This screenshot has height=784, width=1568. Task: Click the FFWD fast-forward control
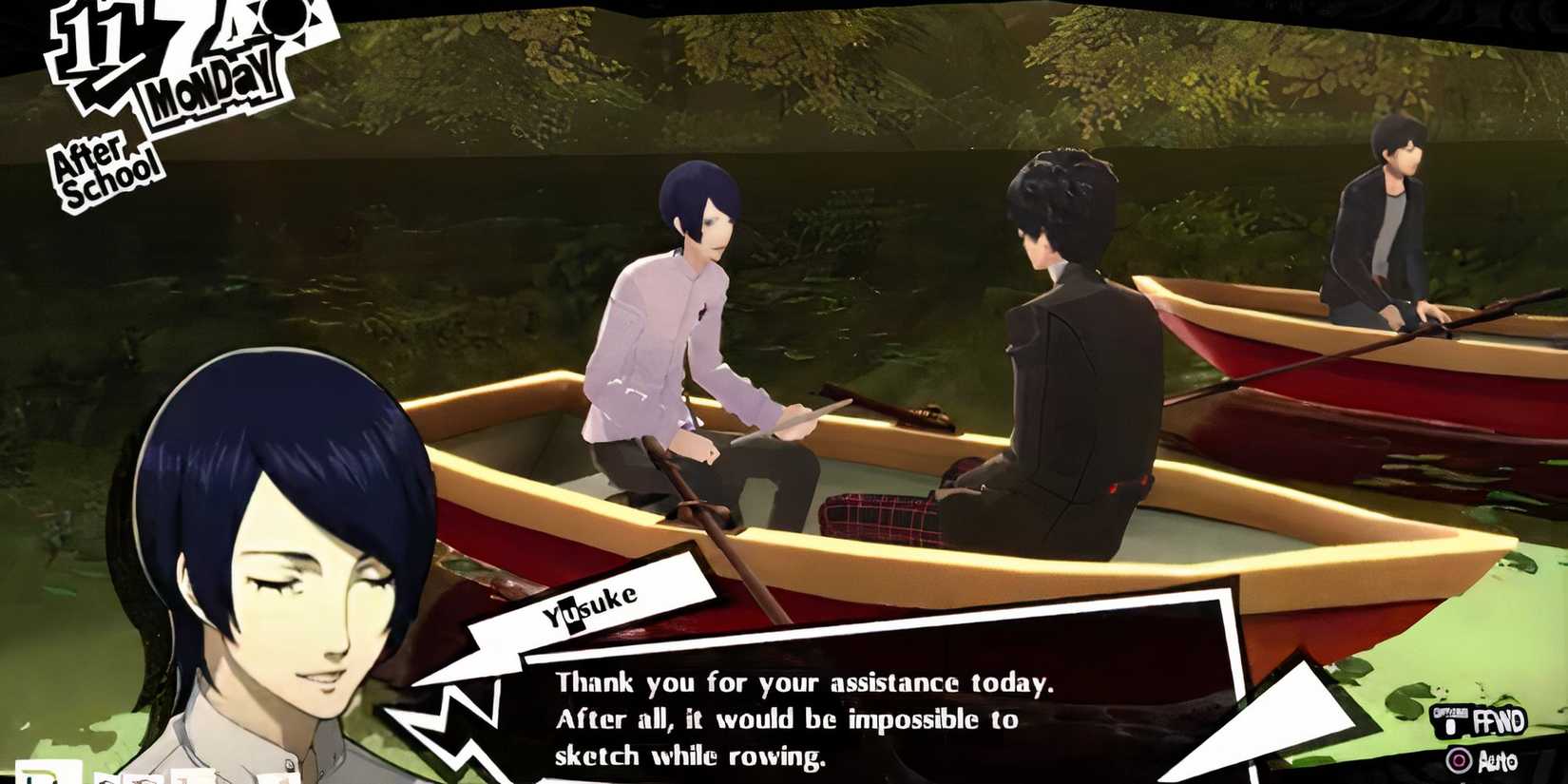[1499, 720]
